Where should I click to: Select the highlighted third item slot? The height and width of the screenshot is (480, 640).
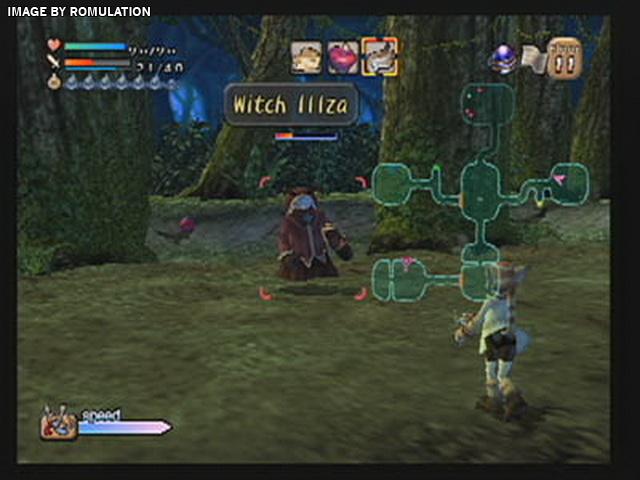pos(379,57)
